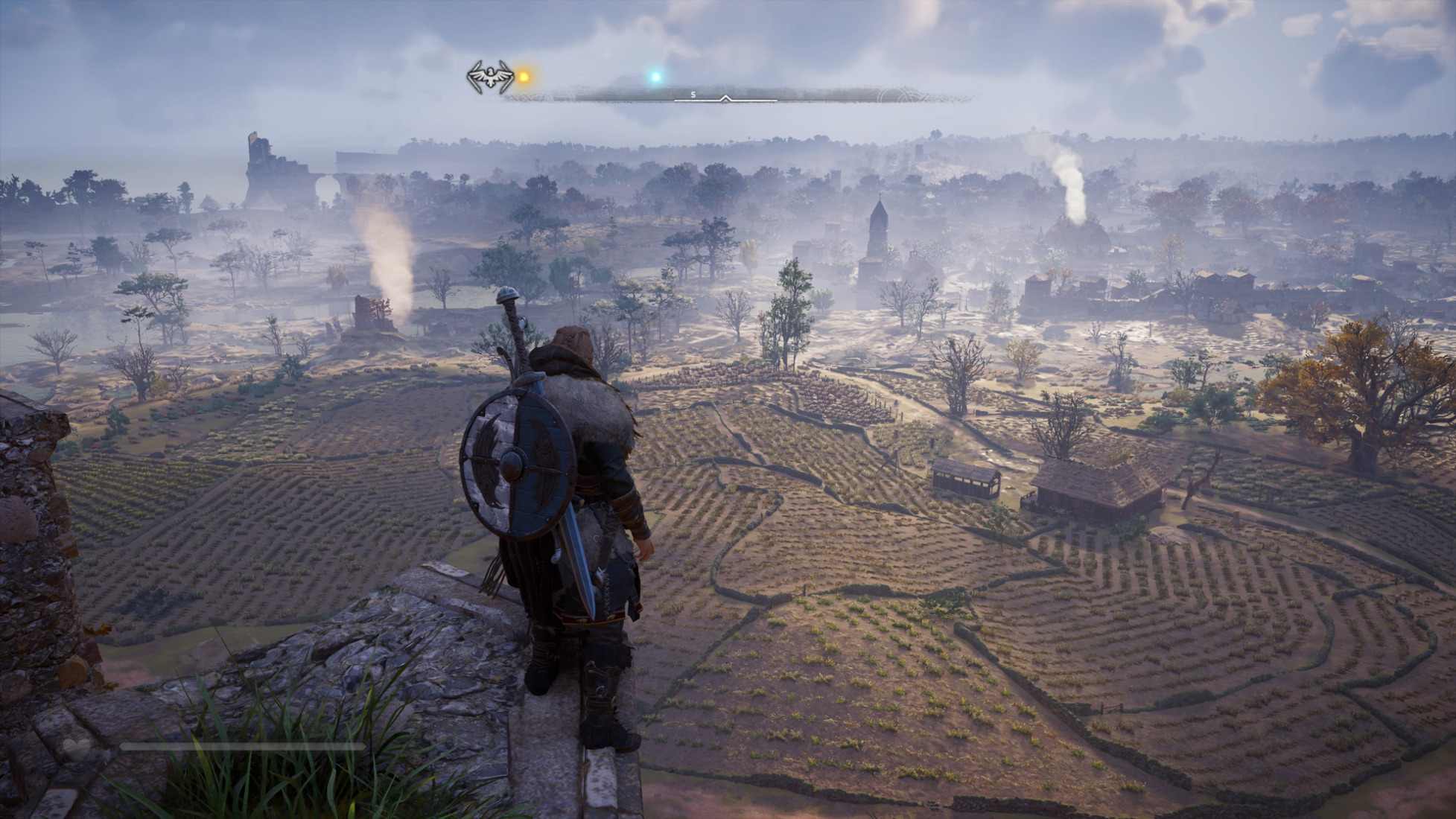Select the yellow marker on the compass
Image resolution: width=1456 pixels, height=819 pixels.
pyautogui.click(x=524, y=77)
